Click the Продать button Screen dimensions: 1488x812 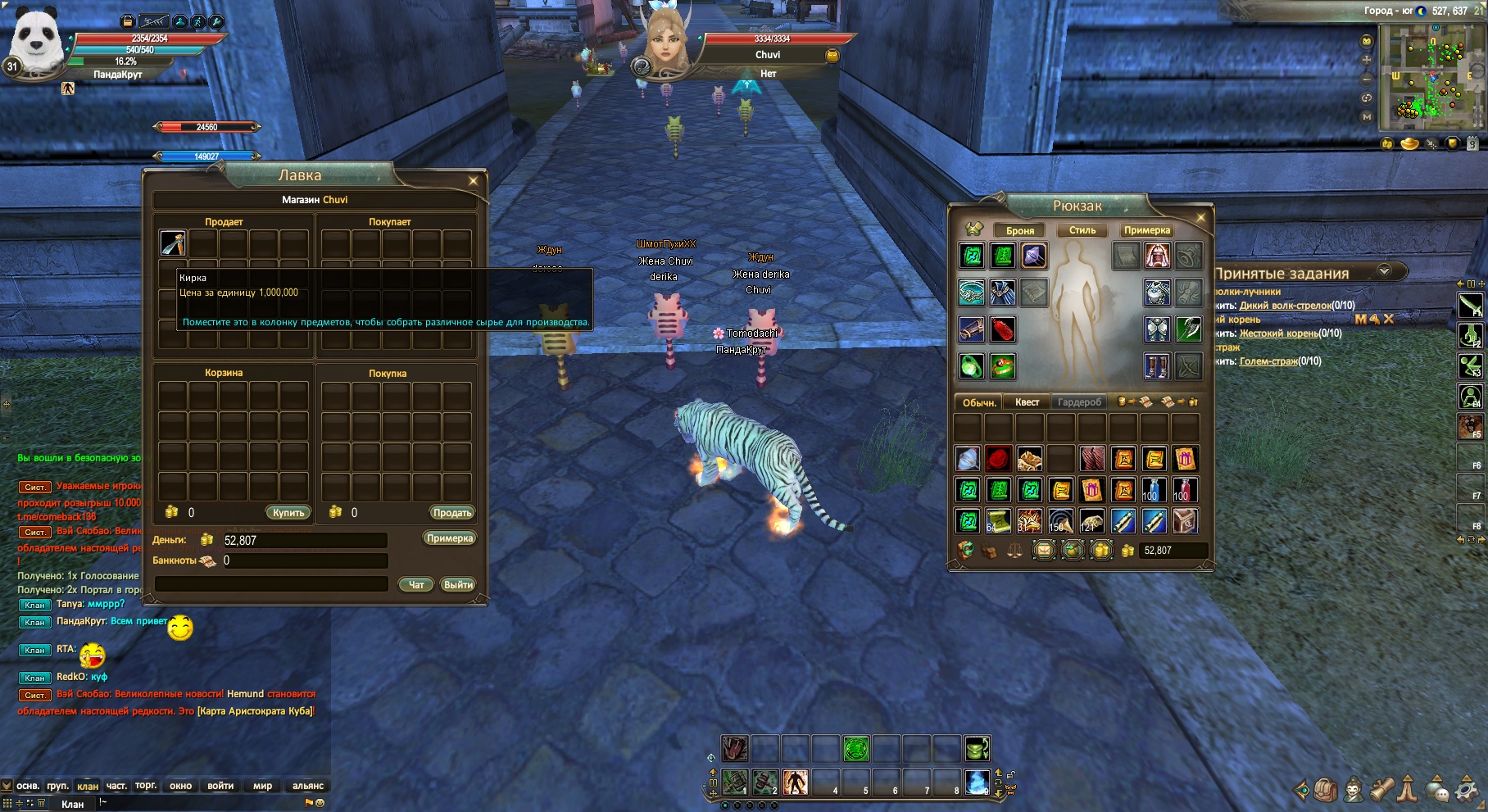[452, 513]
